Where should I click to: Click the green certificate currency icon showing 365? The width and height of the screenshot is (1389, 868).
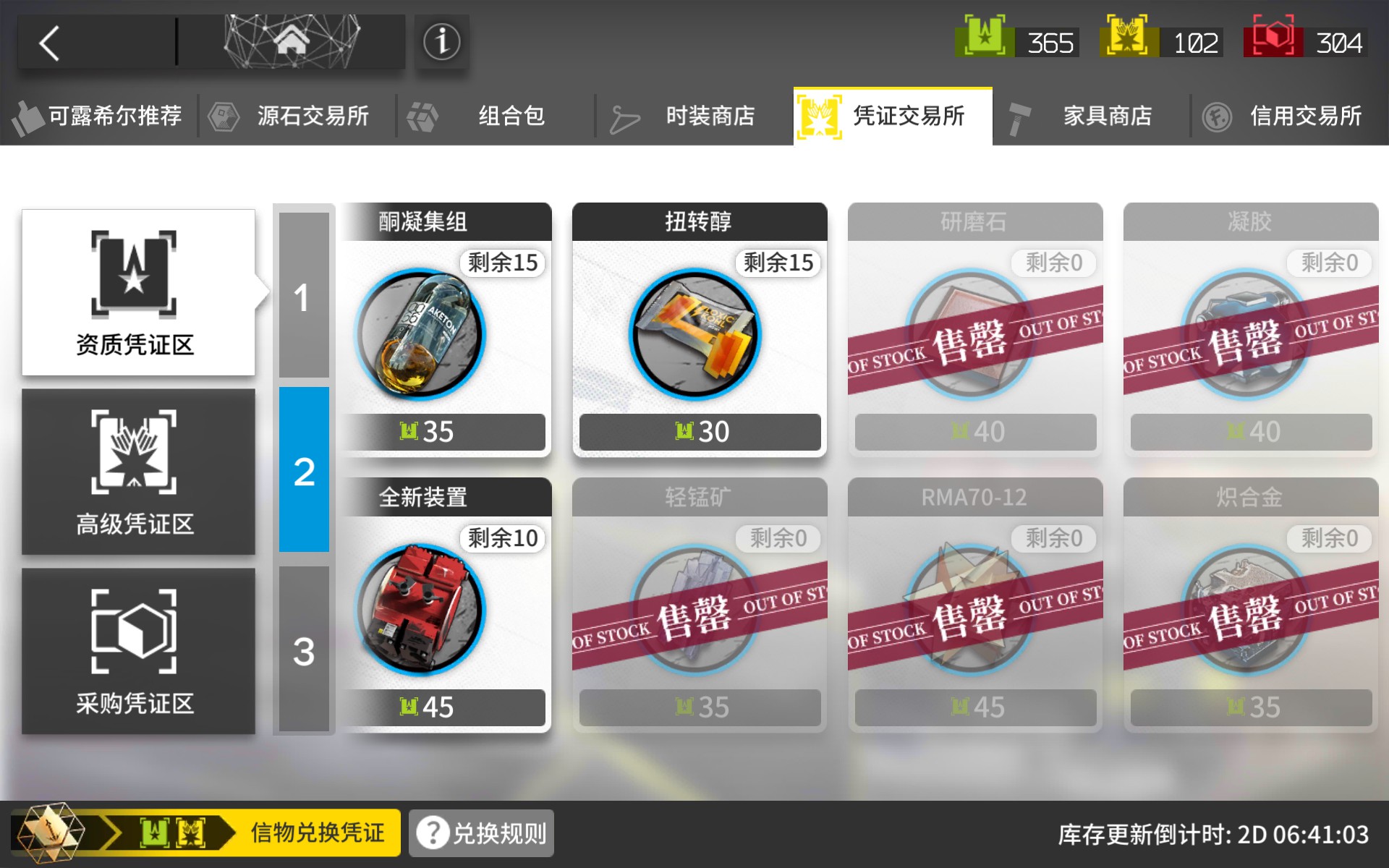coord(984,41)
